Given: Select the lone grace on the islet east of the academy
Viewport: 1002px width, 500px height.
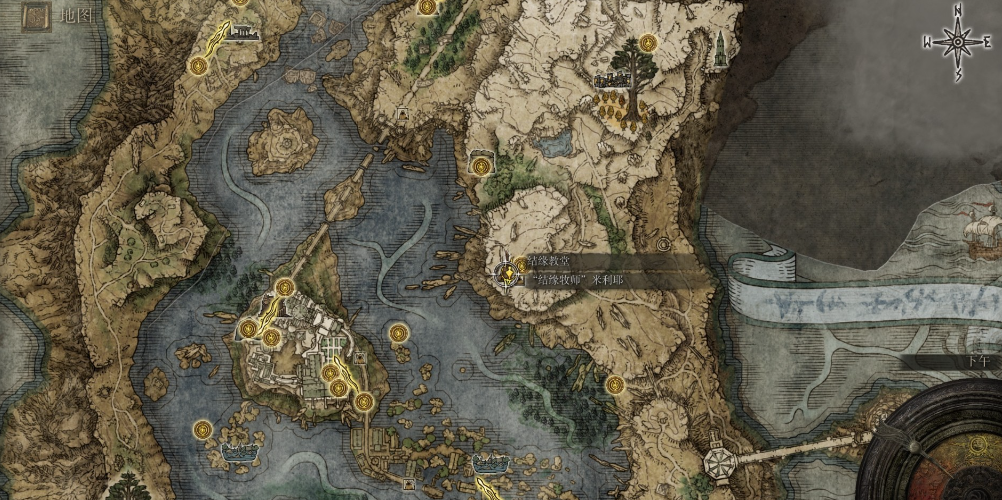Looking at the screenshot, I should (x=398, y=333).
